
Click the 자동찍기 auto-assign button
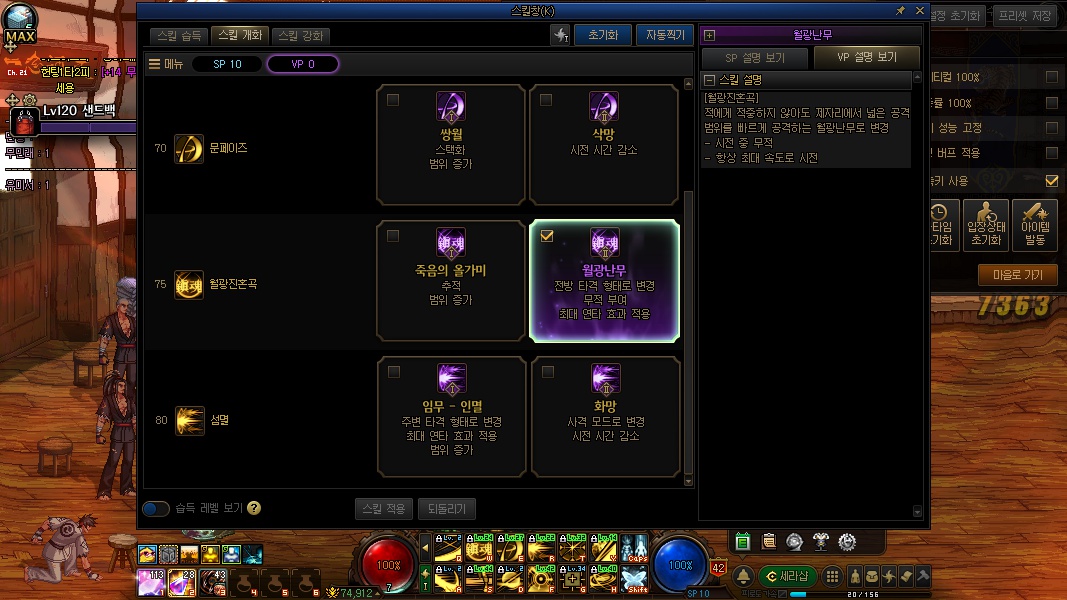[664, 35]
